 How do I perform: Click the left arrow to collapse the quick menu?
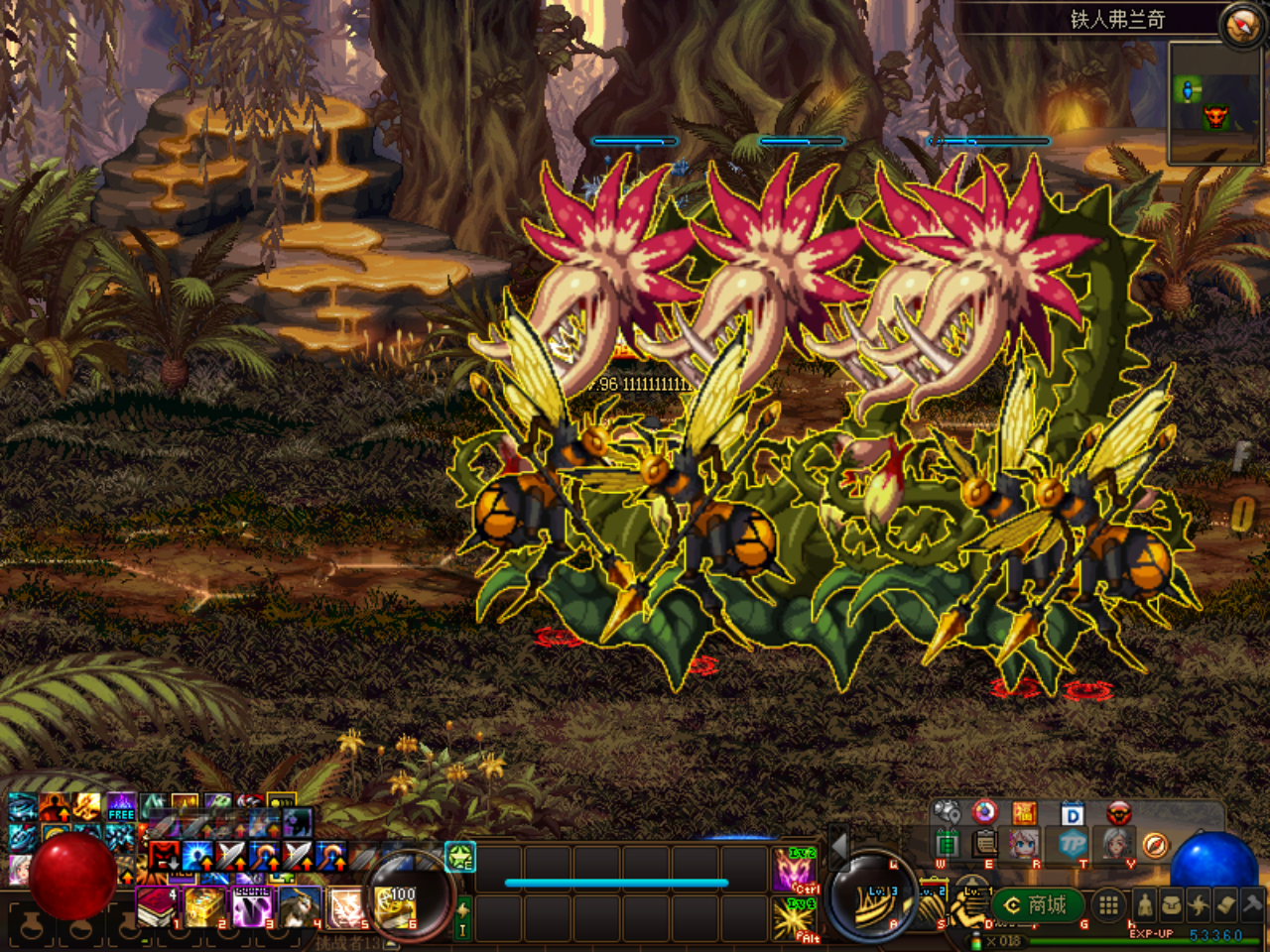point(838,845)
